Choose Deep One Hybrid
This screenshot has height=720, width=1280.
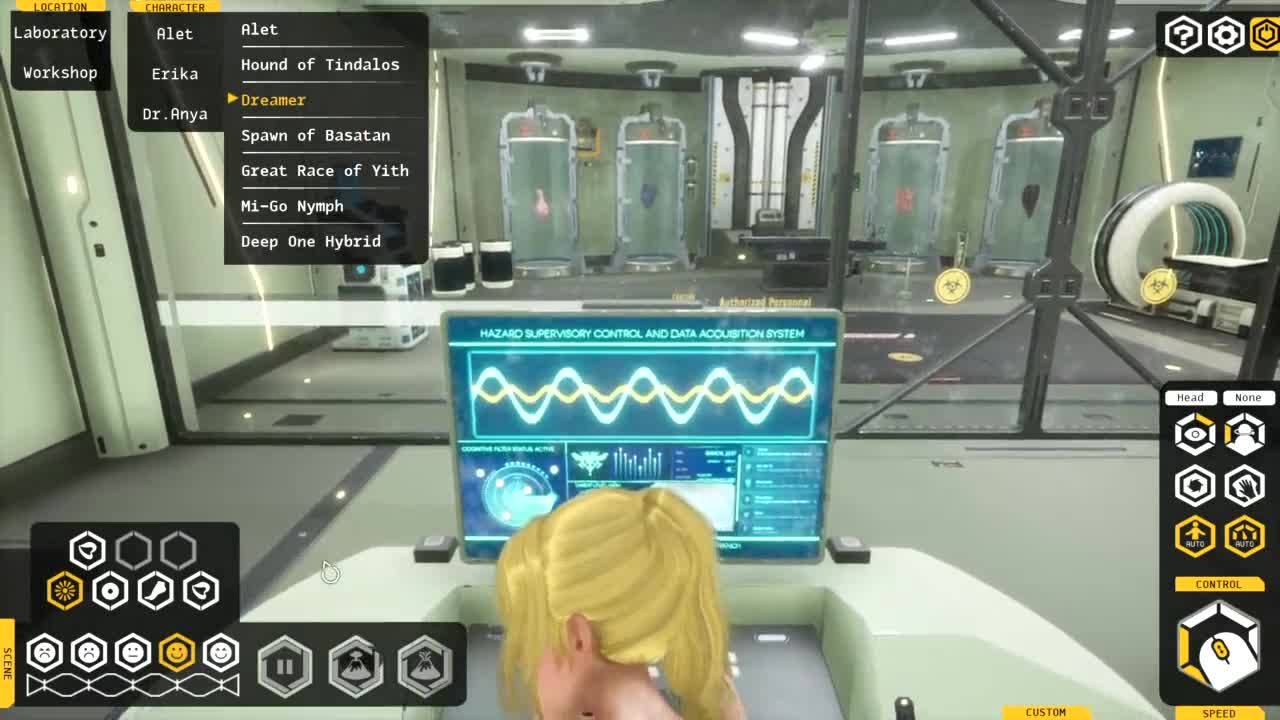tap(310, 242)
